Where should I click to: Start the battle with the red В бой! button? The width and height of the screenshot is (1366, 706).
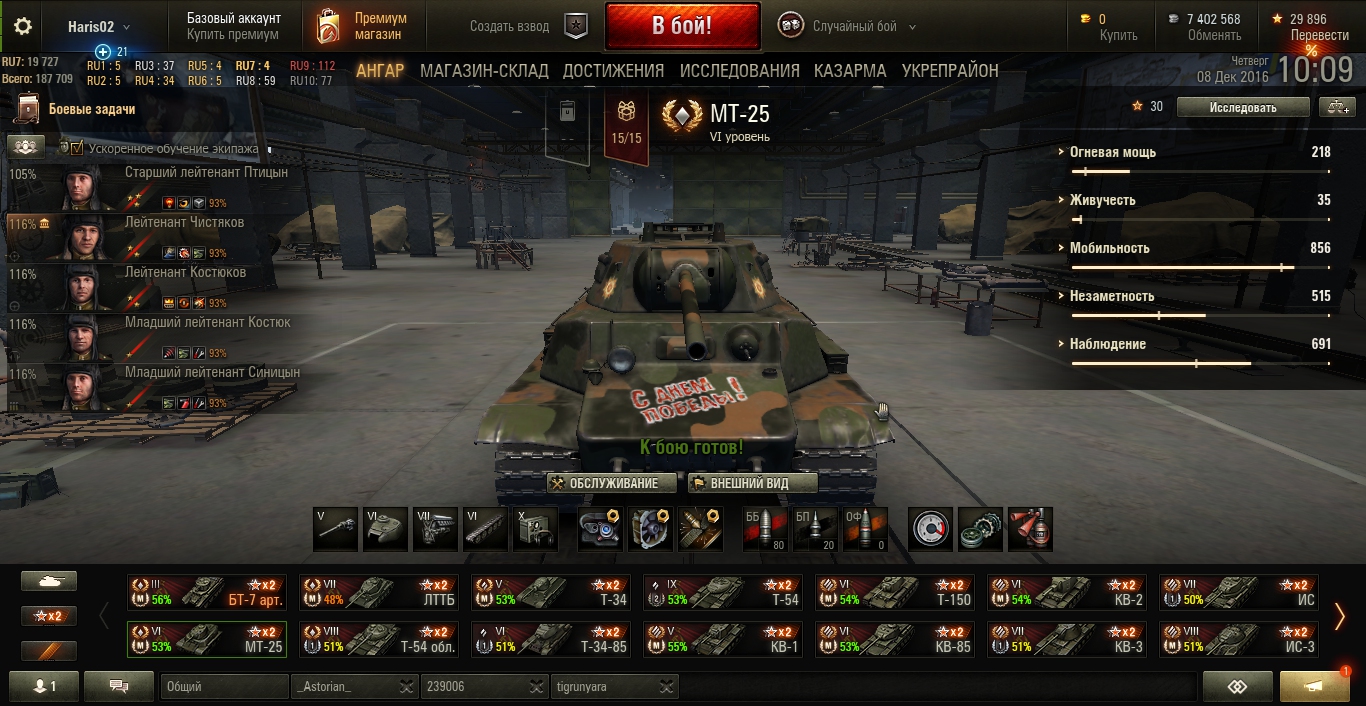682,26
